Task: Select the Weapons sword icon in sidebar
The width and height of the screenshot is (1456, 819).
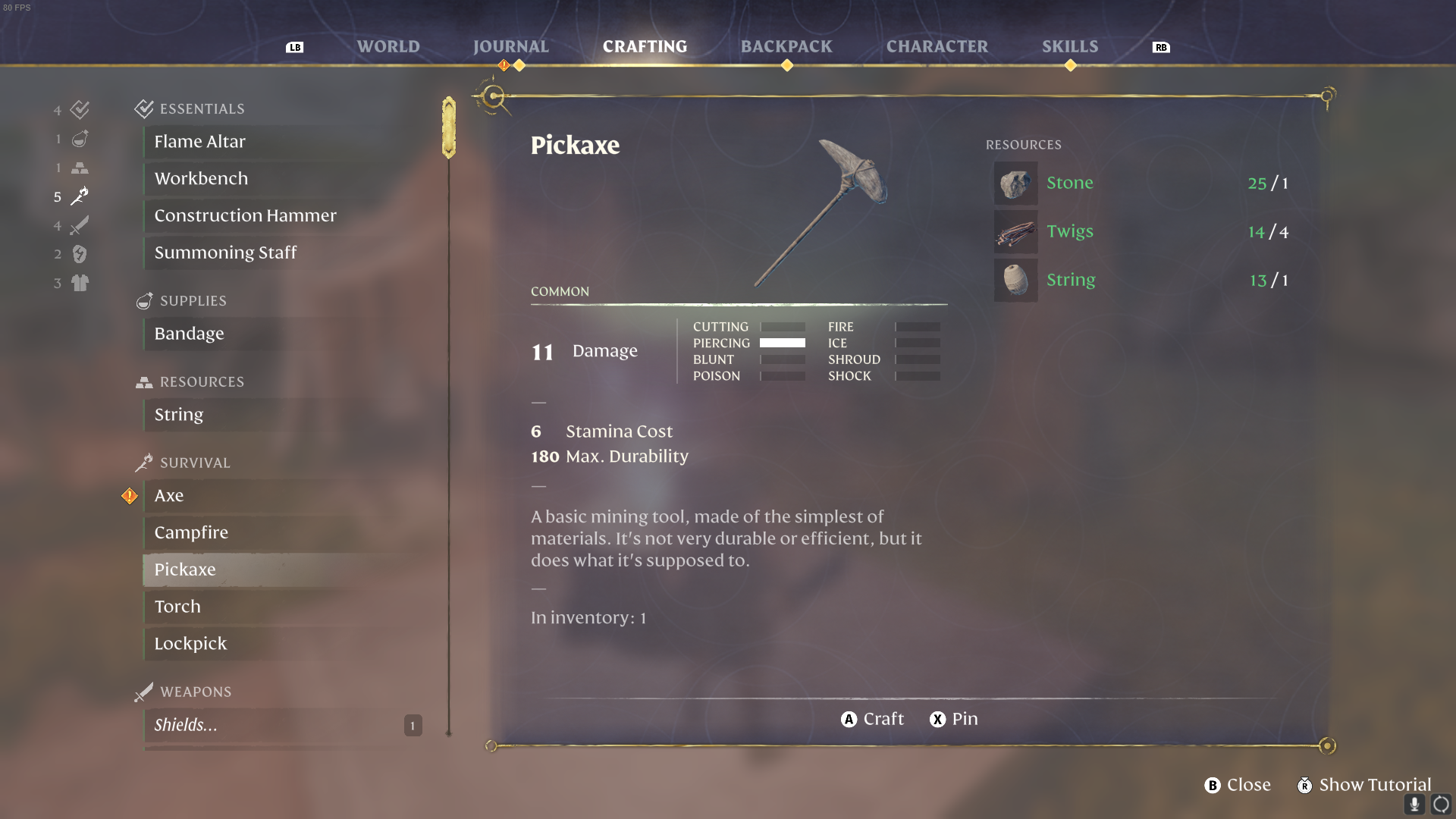Action: coord(80,225)
